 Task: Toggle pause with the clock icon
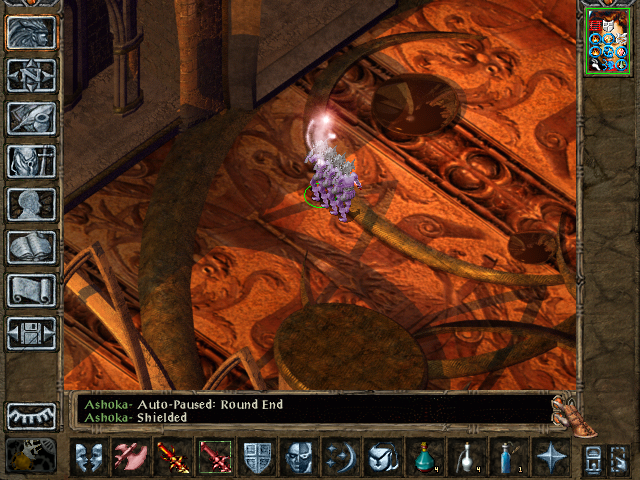point(31,456)
